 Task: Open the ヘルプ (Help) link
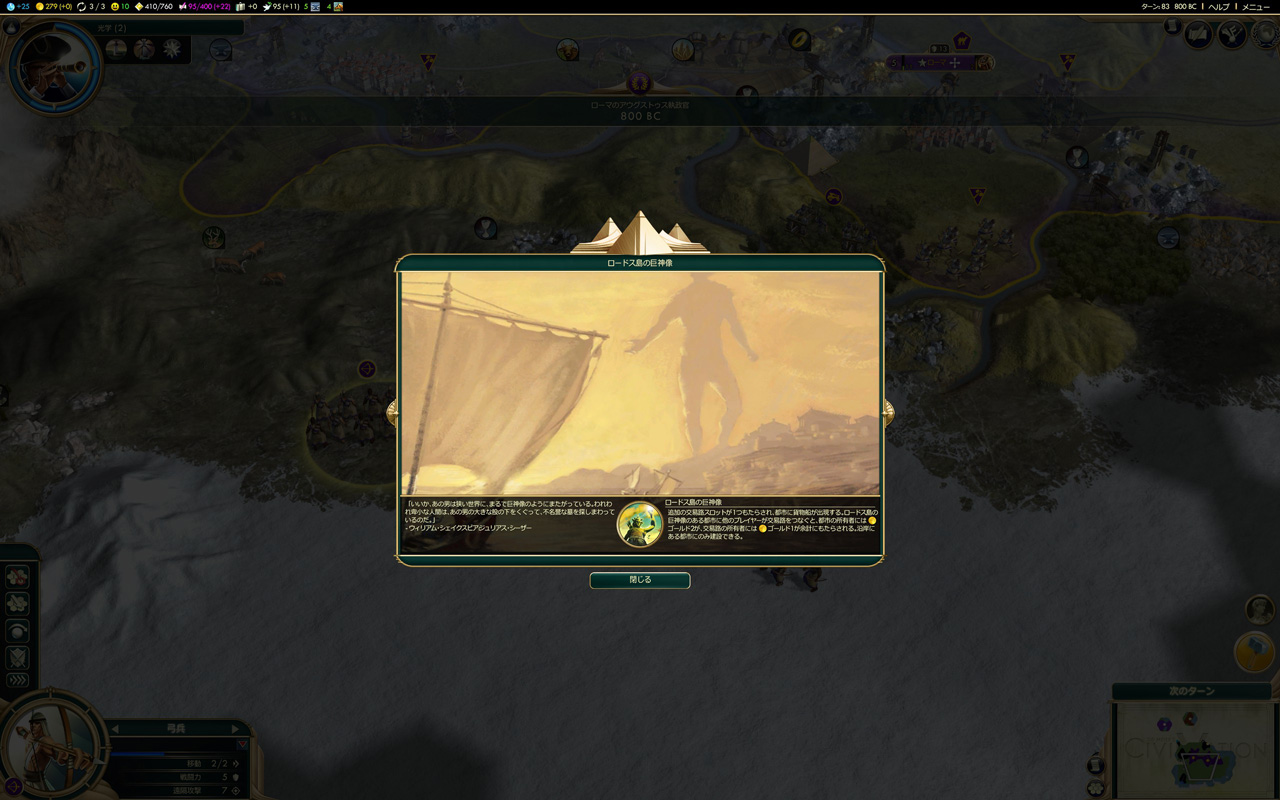[x=1218, y=7]
